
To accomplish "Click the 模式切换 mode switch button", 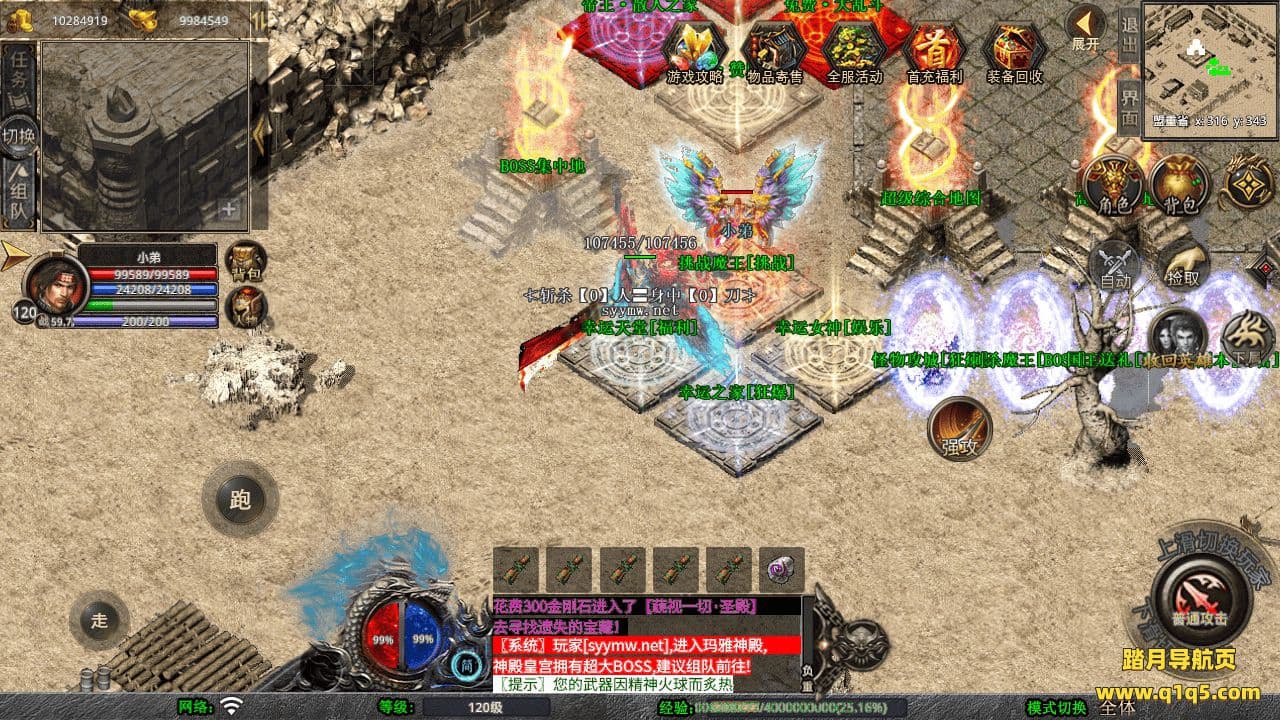I will point(1057,707).
